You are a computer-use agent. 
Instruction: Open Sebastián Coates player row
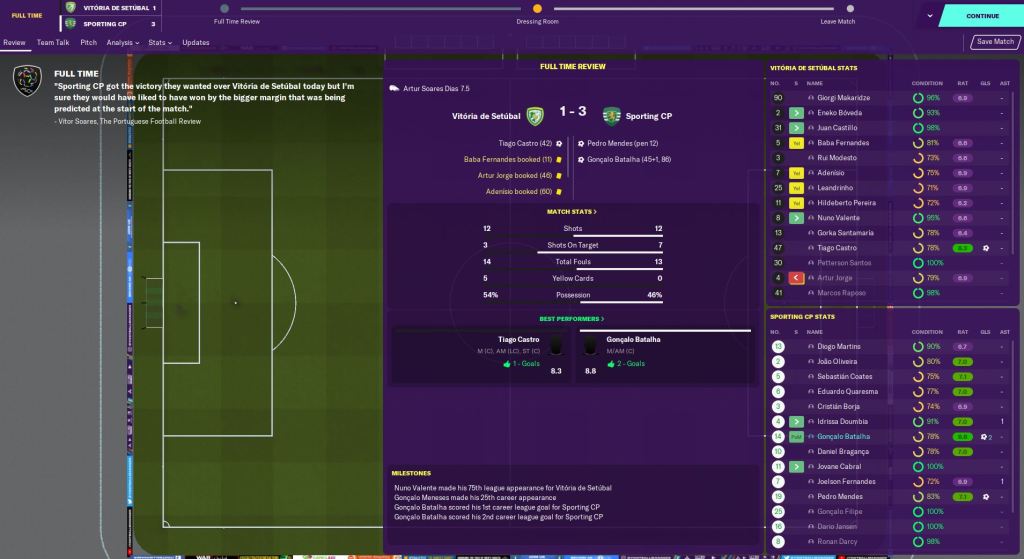845,377
